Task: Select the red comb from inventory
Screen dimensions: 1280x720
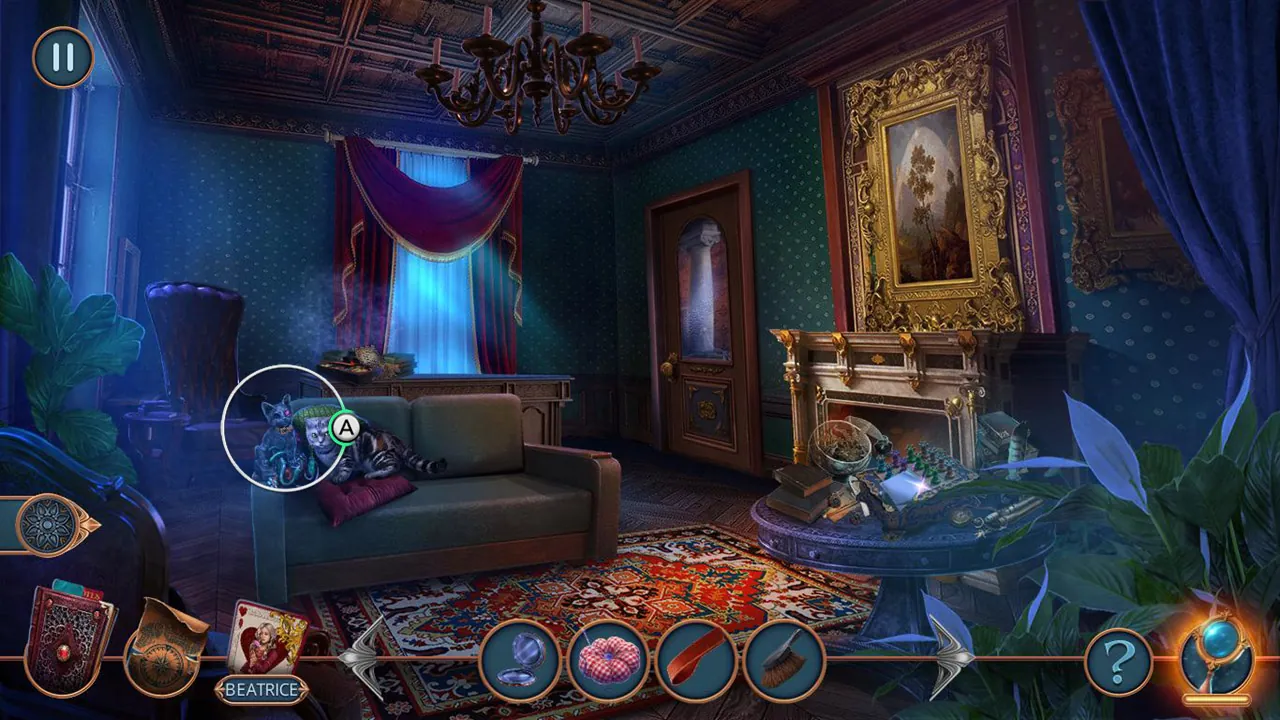Action: (x=695, y=656)
